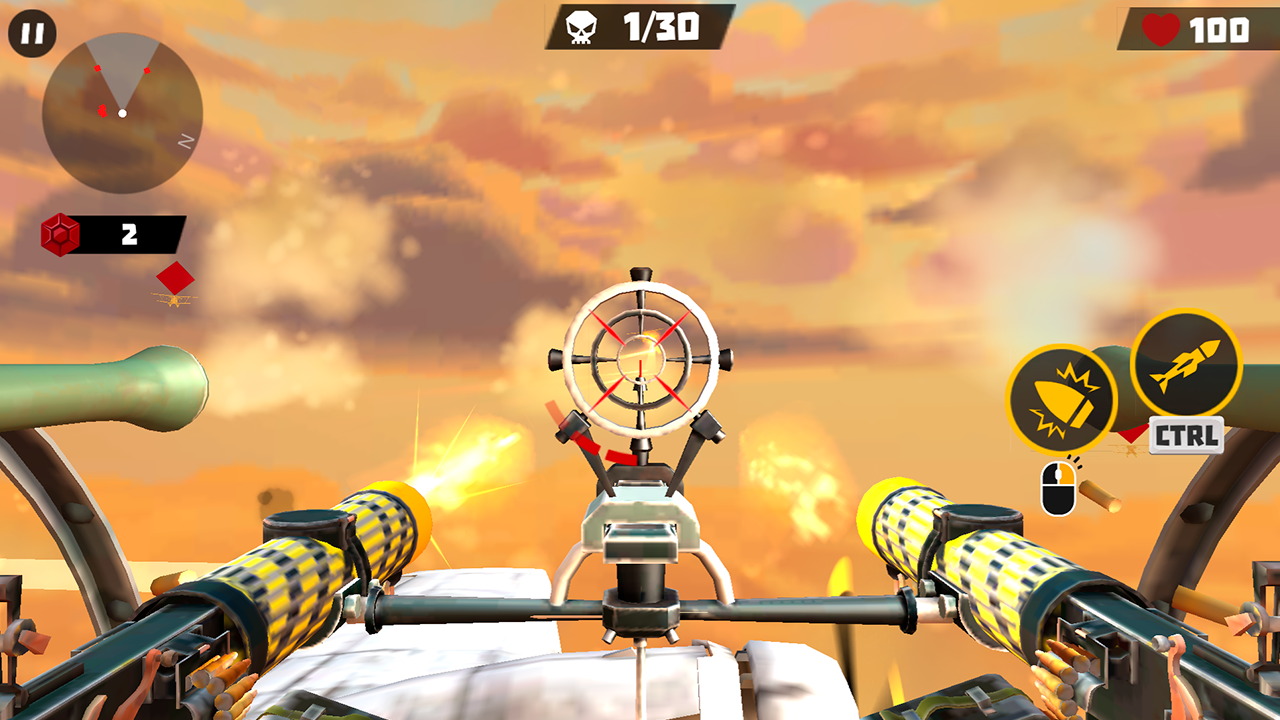Click the circular gun sight crosshair
The height and width of the screenshot is (720, 1280).
(x=640, y=361)
